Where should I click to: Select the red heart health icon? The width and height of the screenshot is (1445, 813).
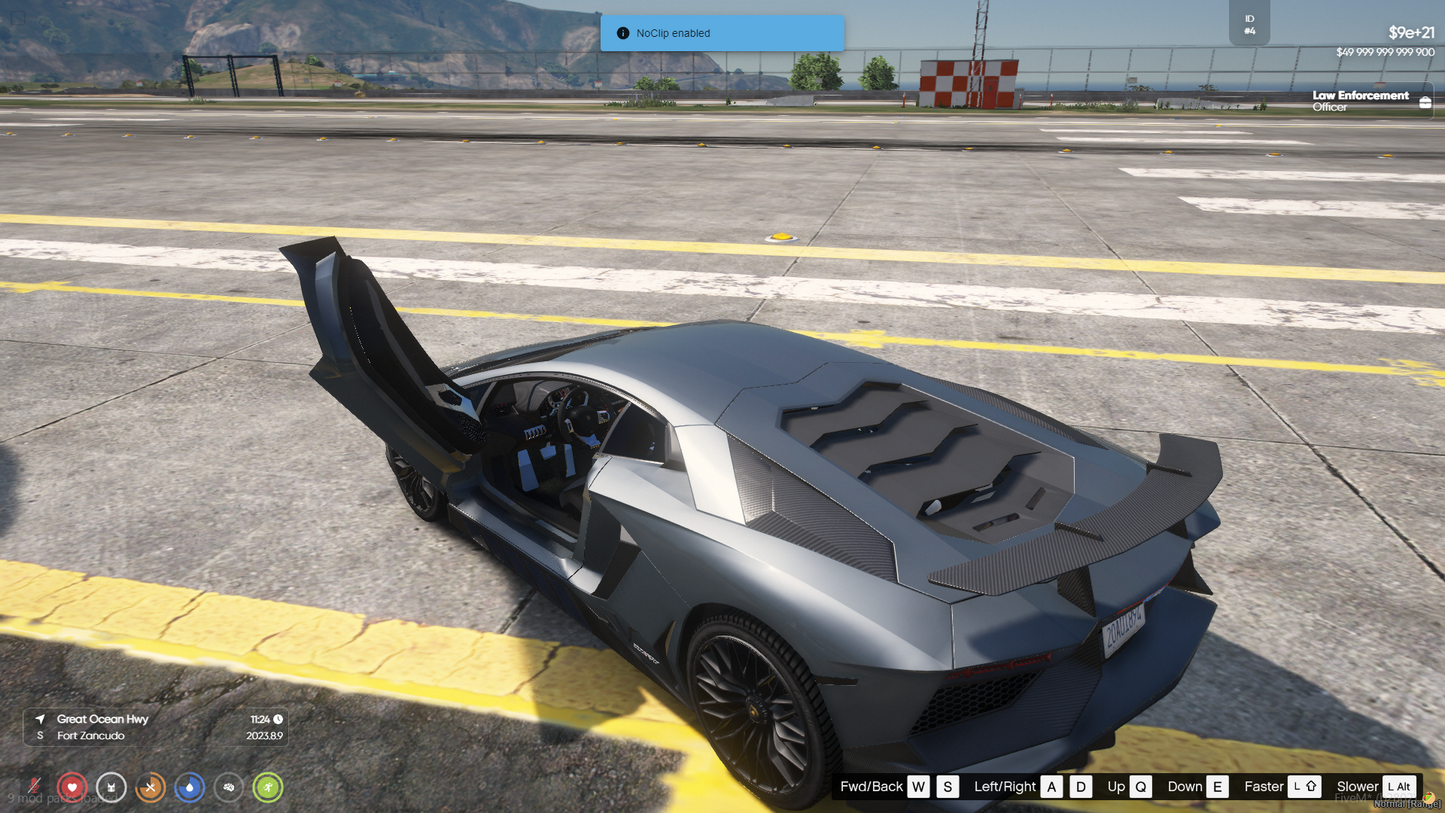[x=72, y=788]
